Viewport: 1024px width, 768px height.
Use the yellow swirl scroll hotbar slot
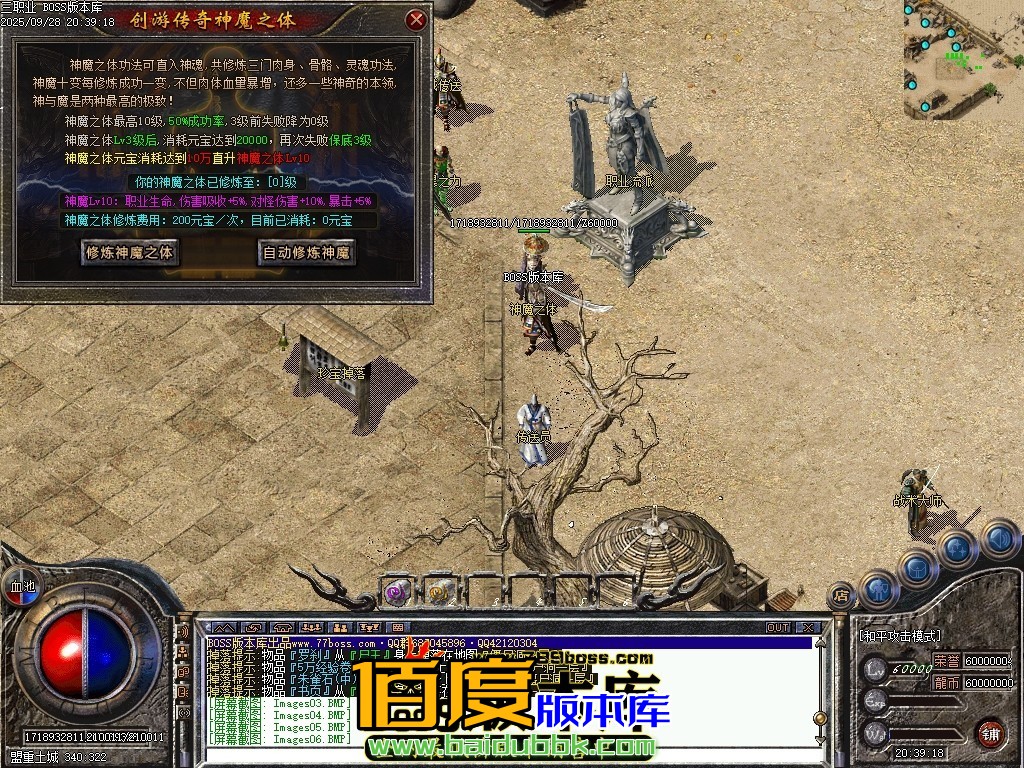tap(437, 592)
